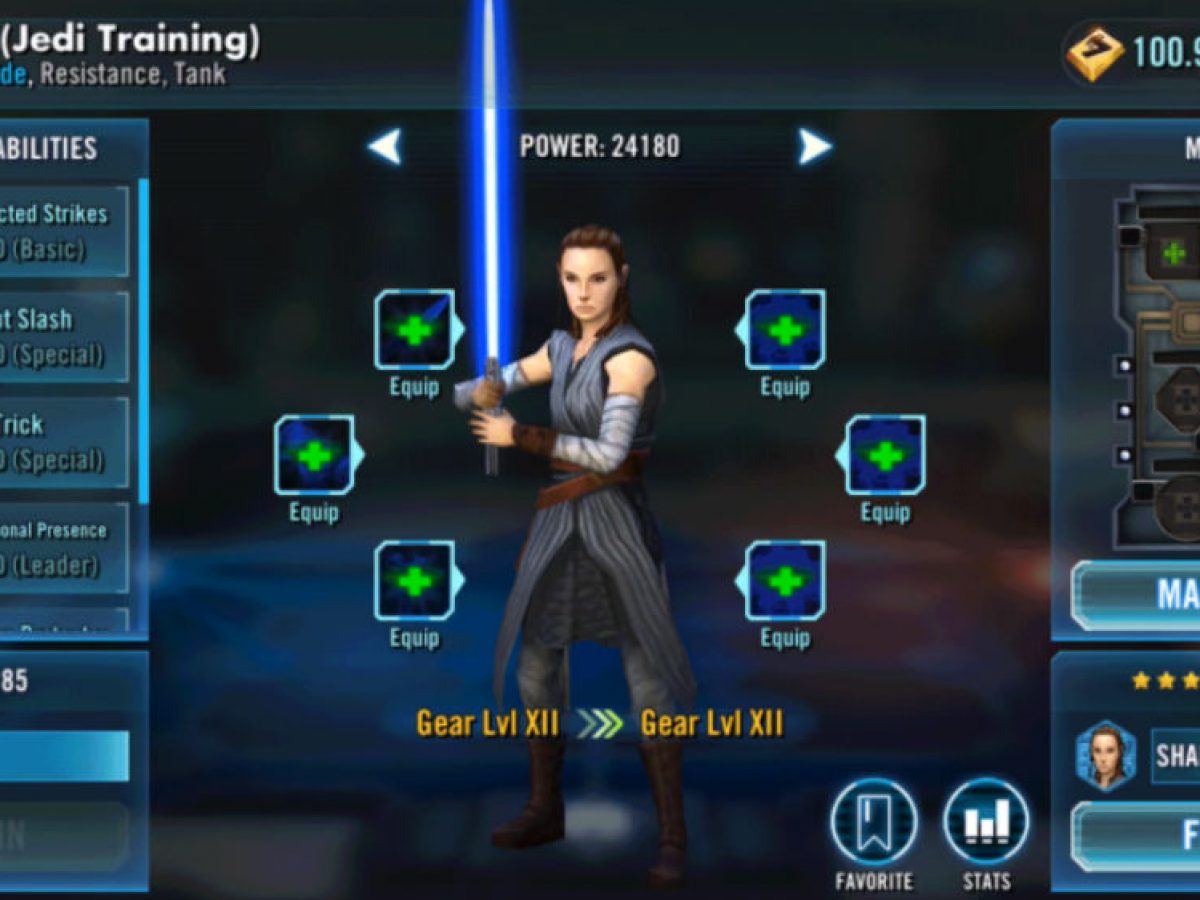This screenshot has width=1200, height=900.
Task: Open the character Stats panel
Action: tap(985, 822)
